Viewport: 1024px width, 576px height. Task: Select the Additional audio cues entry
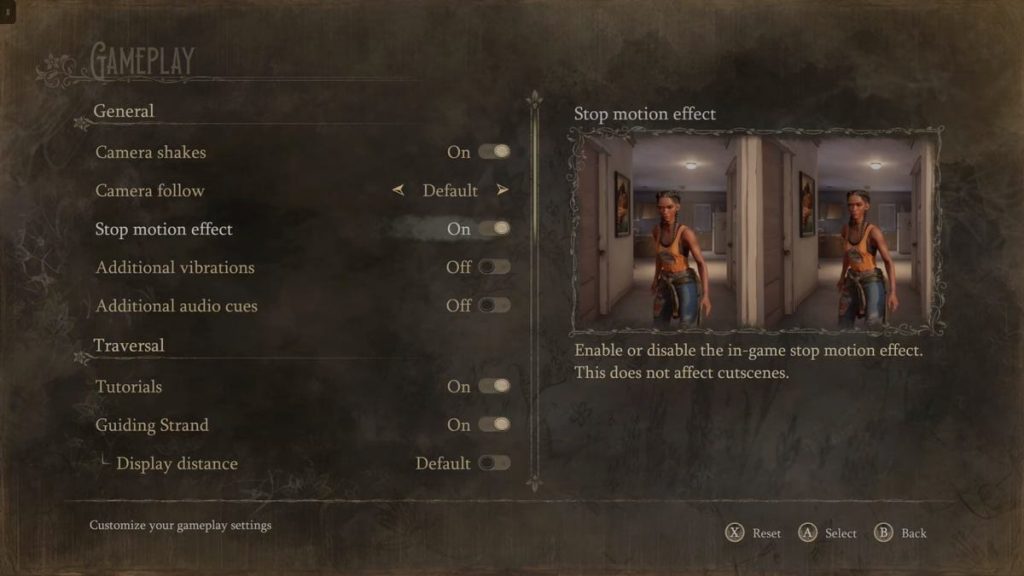[x=176, y=305]
